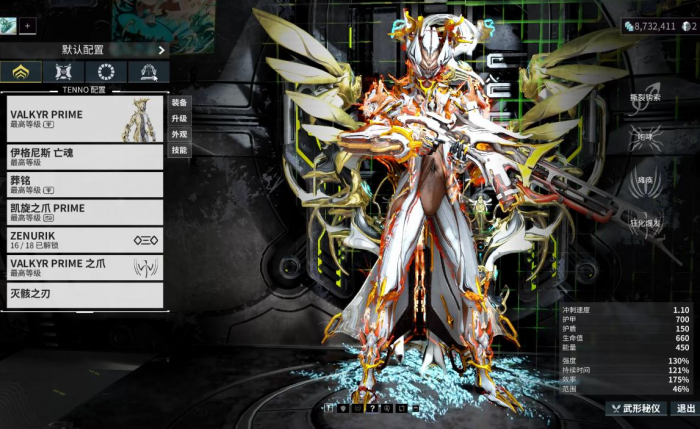This screenshot has height=429, width=700.
Task: Click the question mark icon in bottom toolbar
Action: pos(372,408)
